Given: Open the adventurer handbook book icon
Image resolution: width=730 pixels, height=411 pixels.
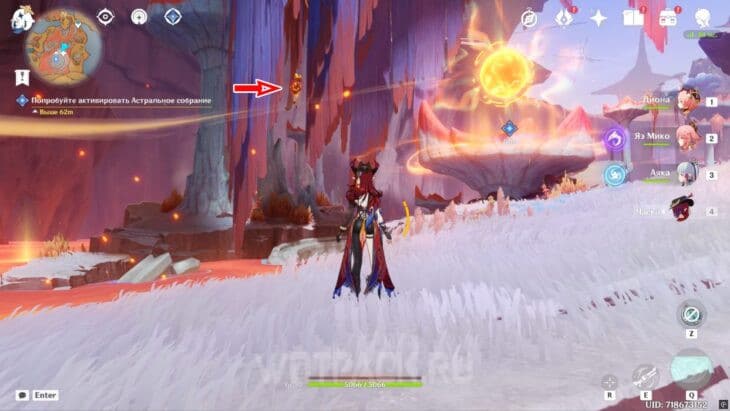Looking at the screenshot, I should pos(632,18).
